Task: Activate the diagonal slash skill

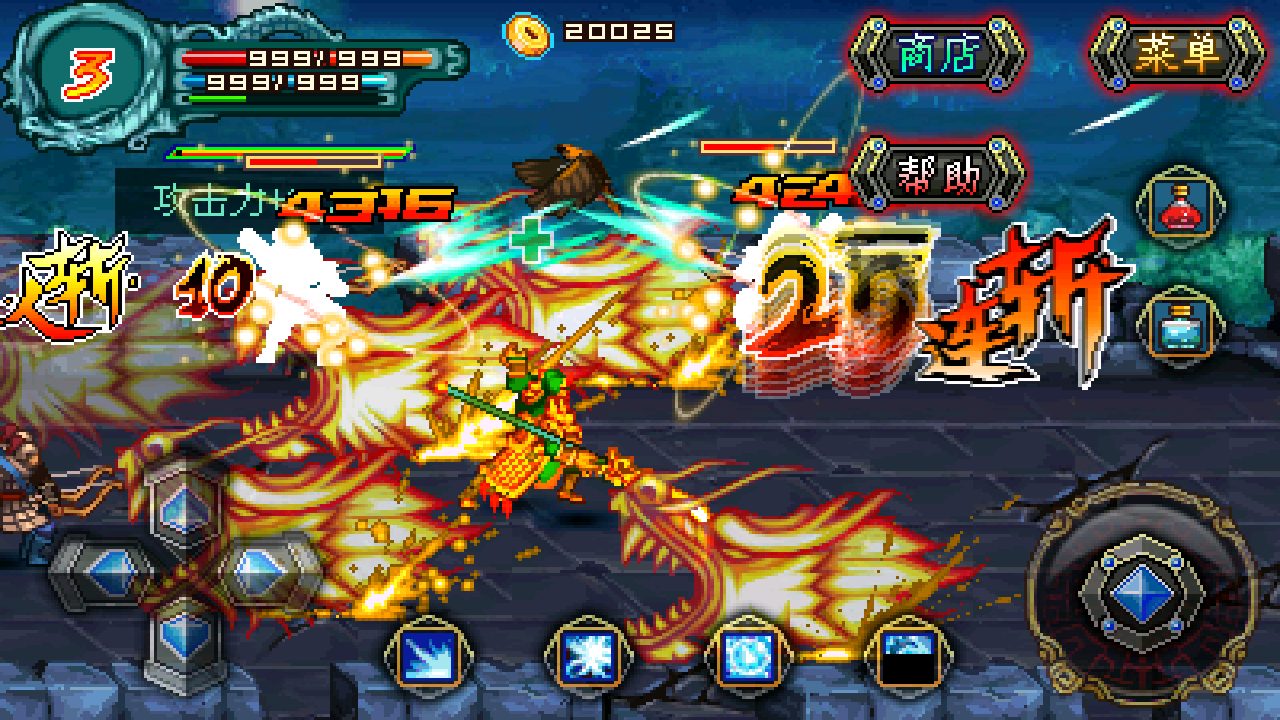Action: pos(422,657)
